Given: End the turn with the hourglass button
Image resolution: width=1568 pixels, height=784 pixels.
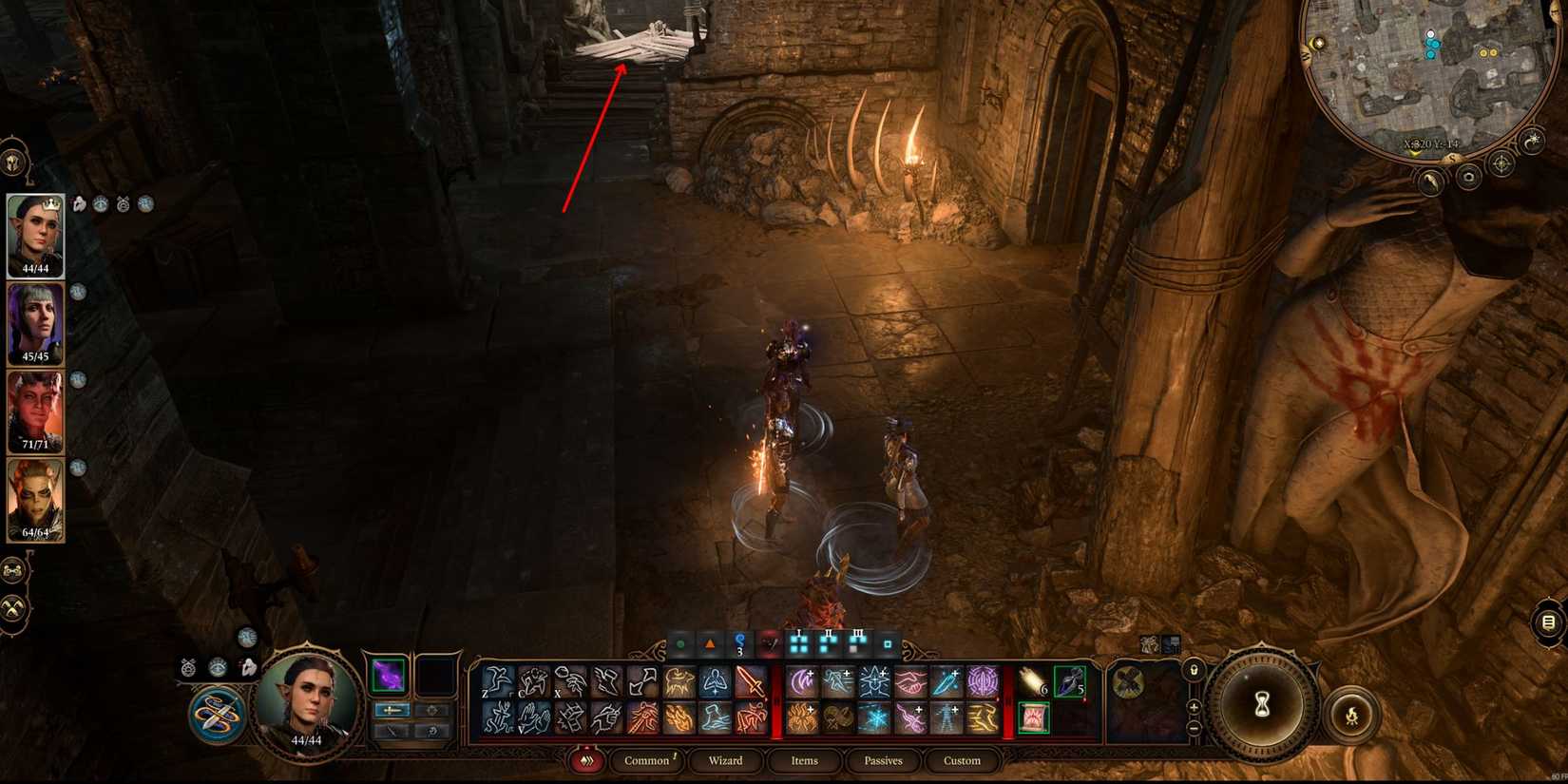Looking at the screenshot, I should pos(1261,705).
